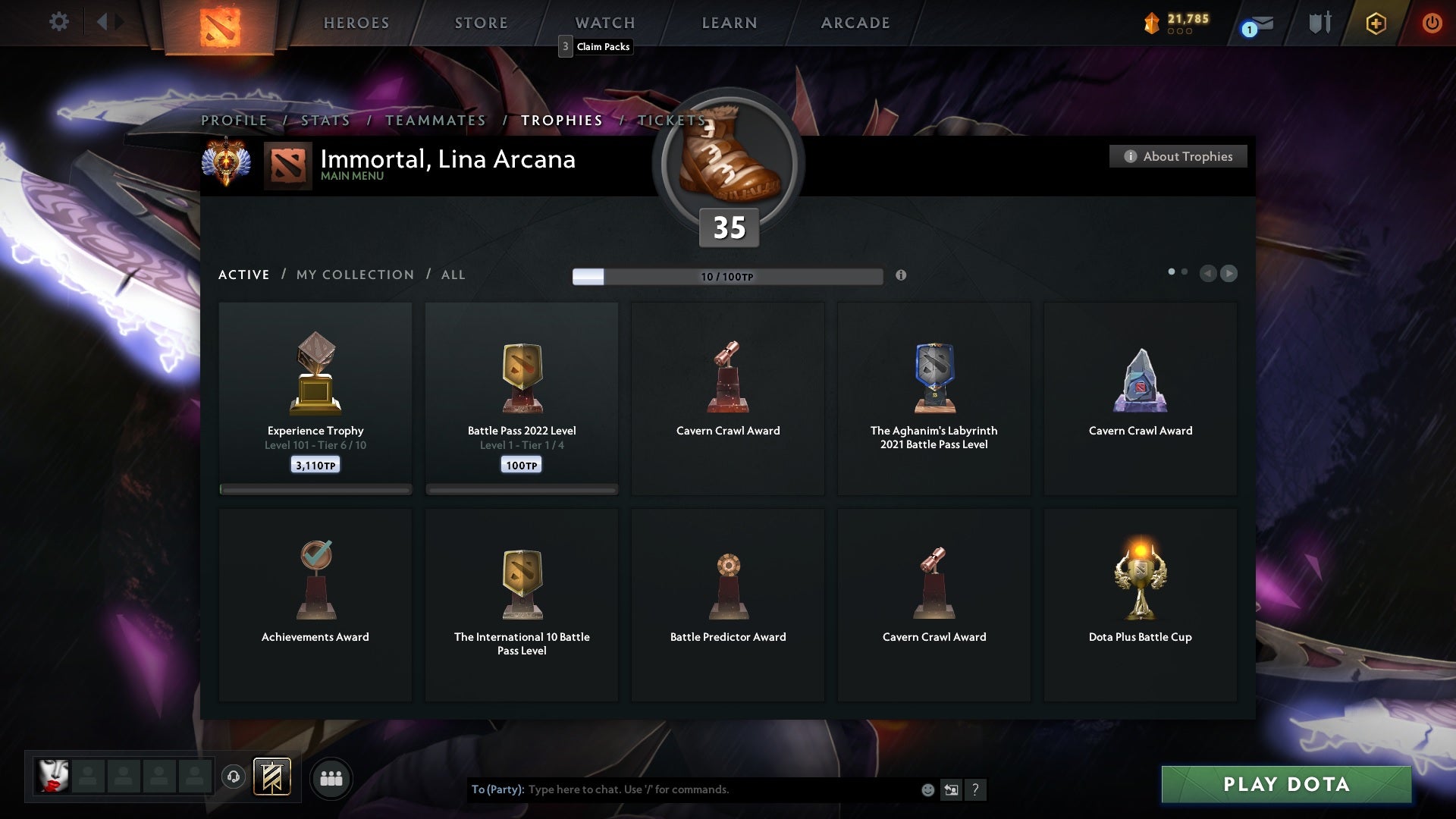1456x819 pixels.
Task: Open the WATCH menu
Action: pos(604,23)
